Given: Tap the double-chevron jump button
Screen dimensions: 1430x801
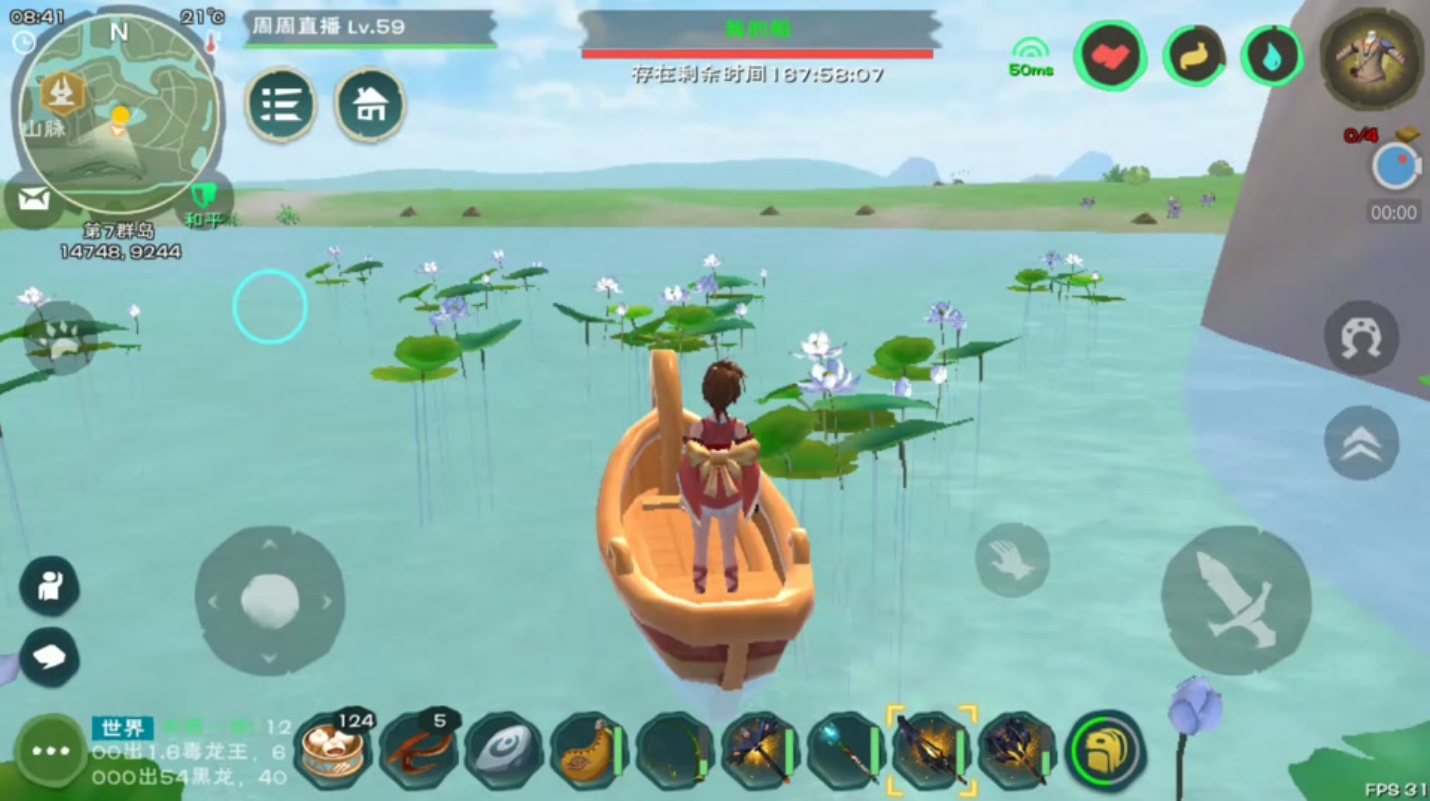Looking at the screenshot, I should click(1361, 442).
